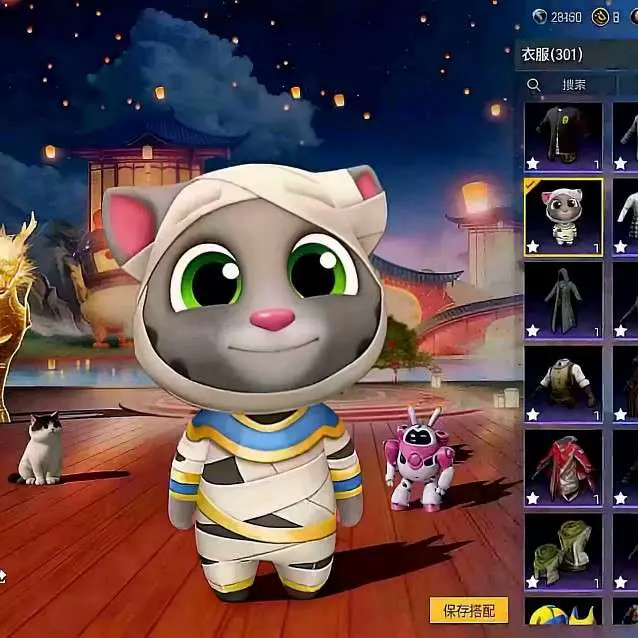Viewport: 638px width, 638px height.
Task: Open the 衣服(301) clothing category header
Action: pyautogui.click(x=552, y=54)
